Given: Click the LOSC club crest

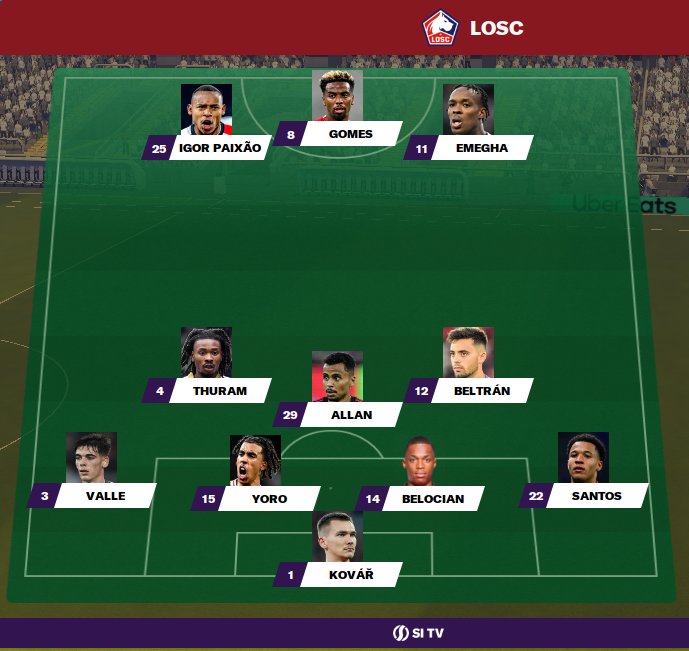Looking at the screenshot, I should tap(439, 27).
